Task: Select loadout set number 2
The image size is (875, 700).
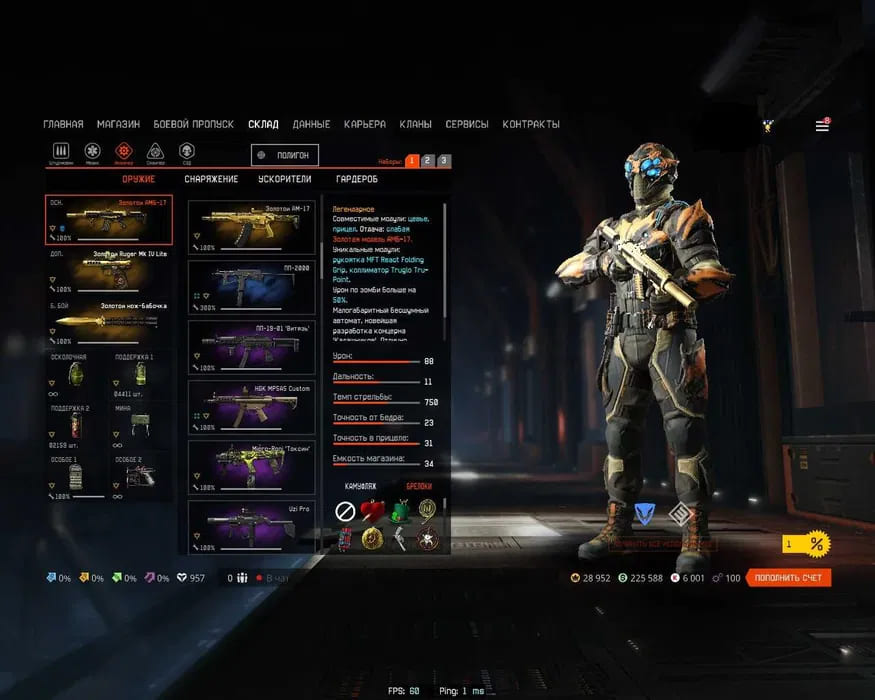Action: tap(427, 160)
